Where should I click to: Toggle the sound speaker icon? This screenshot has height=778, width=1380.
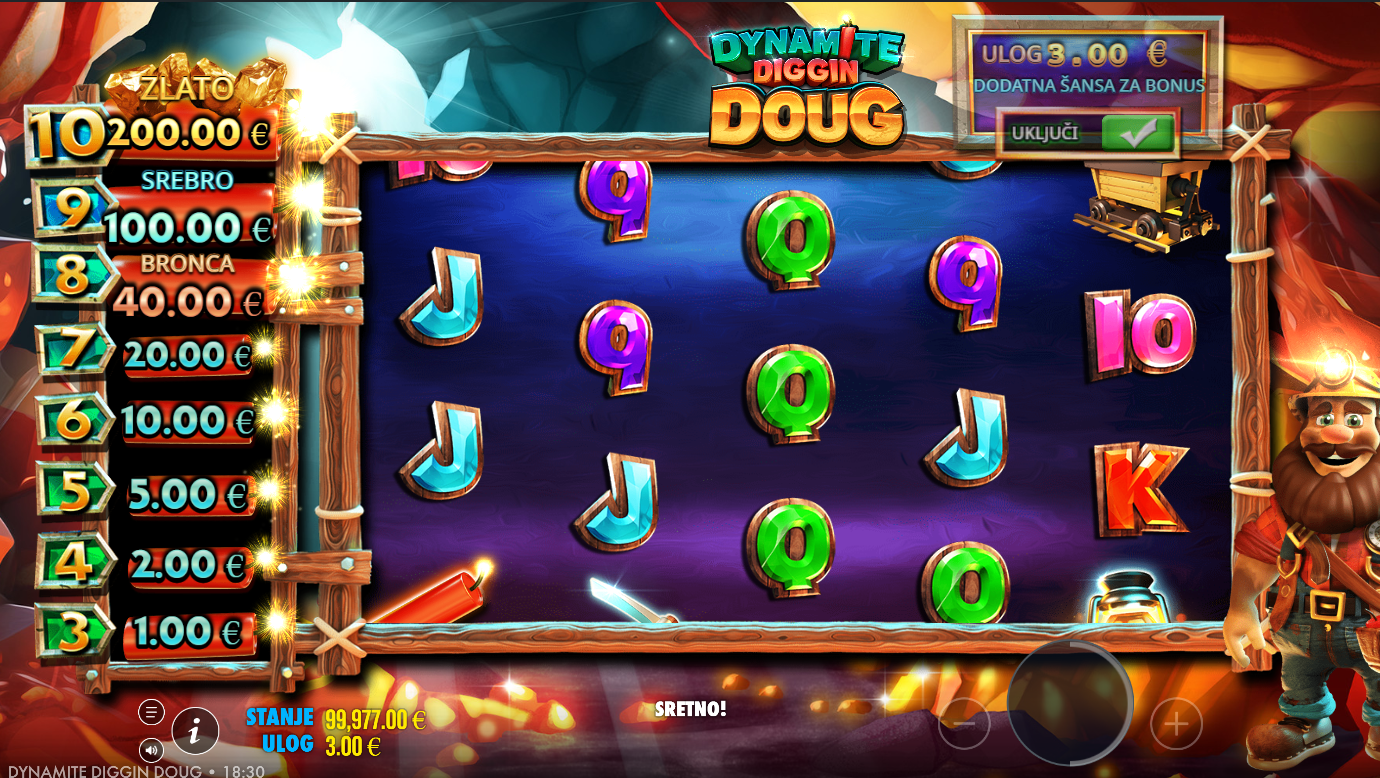151,748
